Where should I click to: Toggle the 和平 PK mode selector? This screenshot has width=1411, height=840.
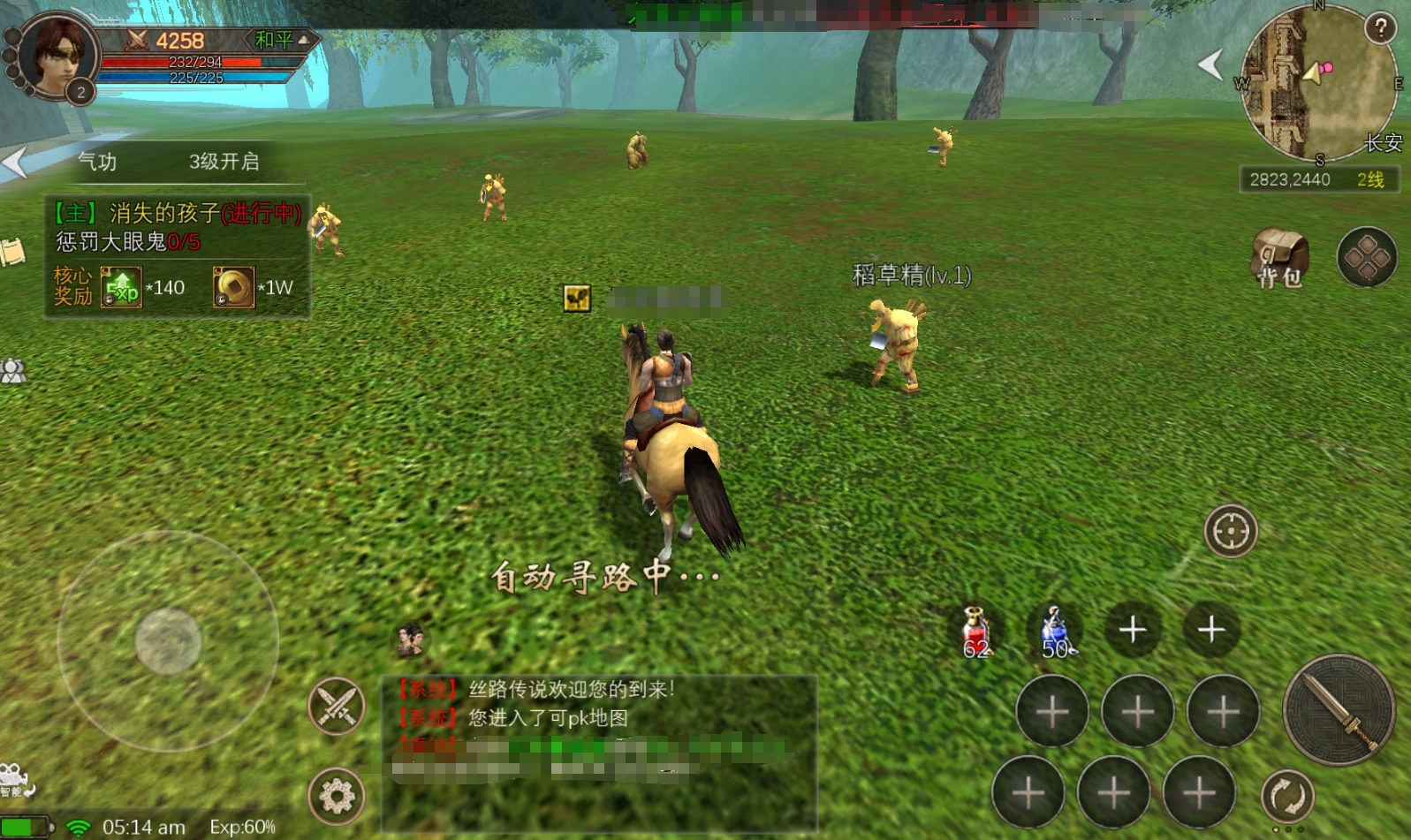(281, 41)
